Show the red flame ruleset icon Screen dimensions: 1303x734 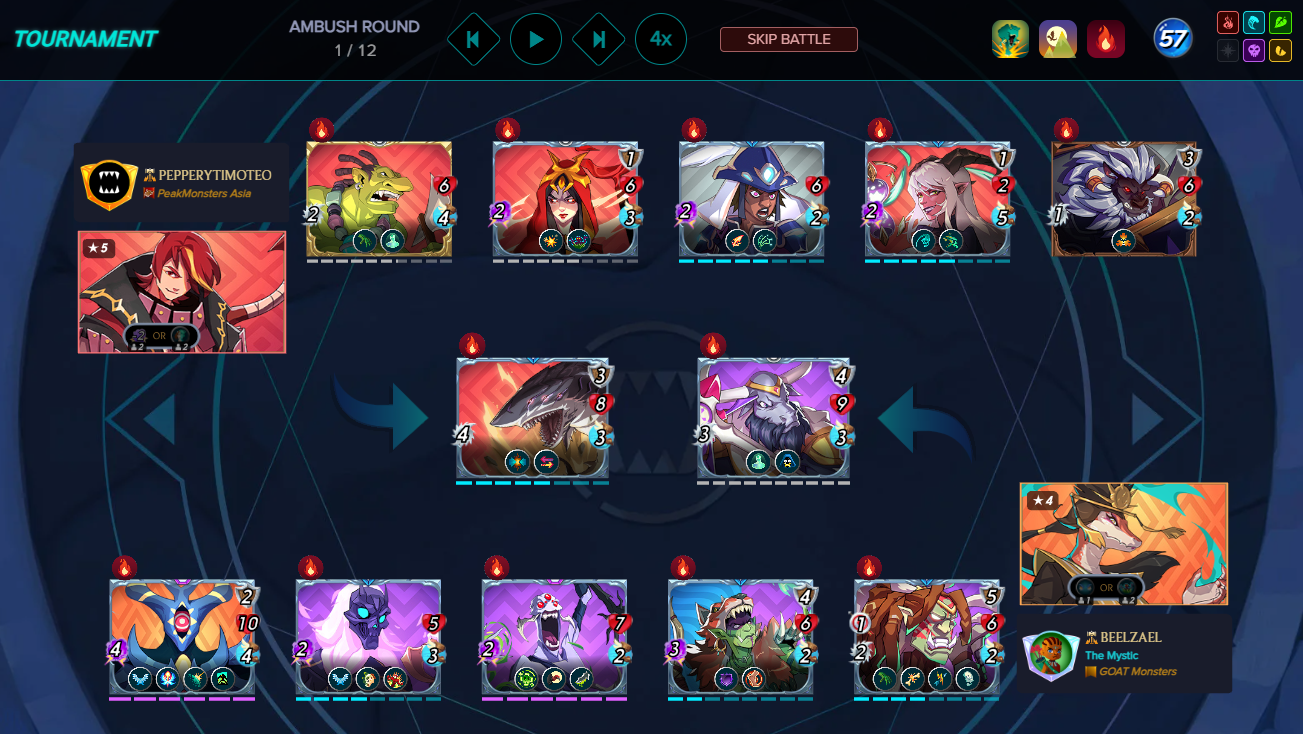coord(1105,39)
